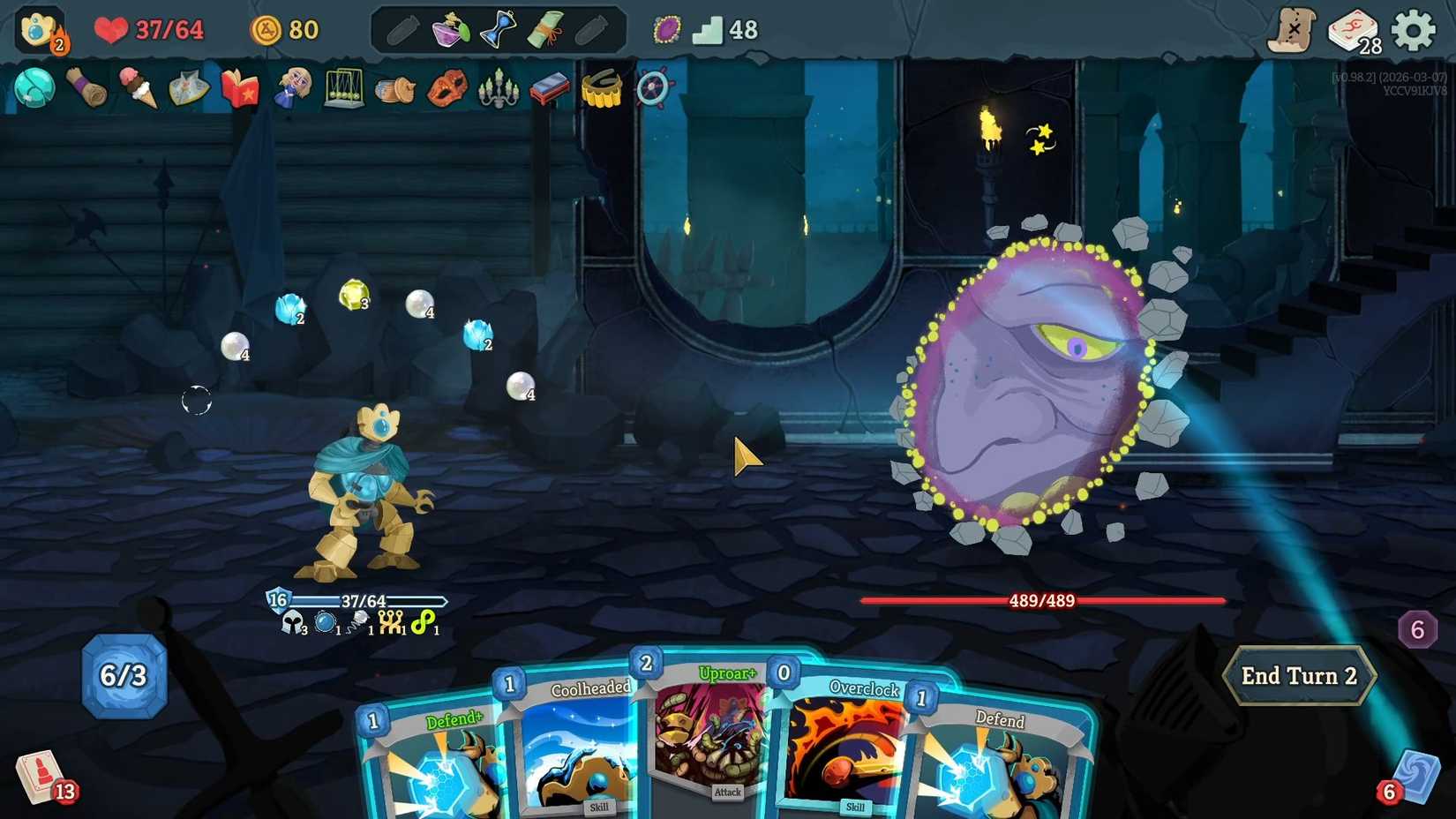Click the enemy's 489/489 health bar
Viewport: 1456px width, 819px height.
point(1039,601)
